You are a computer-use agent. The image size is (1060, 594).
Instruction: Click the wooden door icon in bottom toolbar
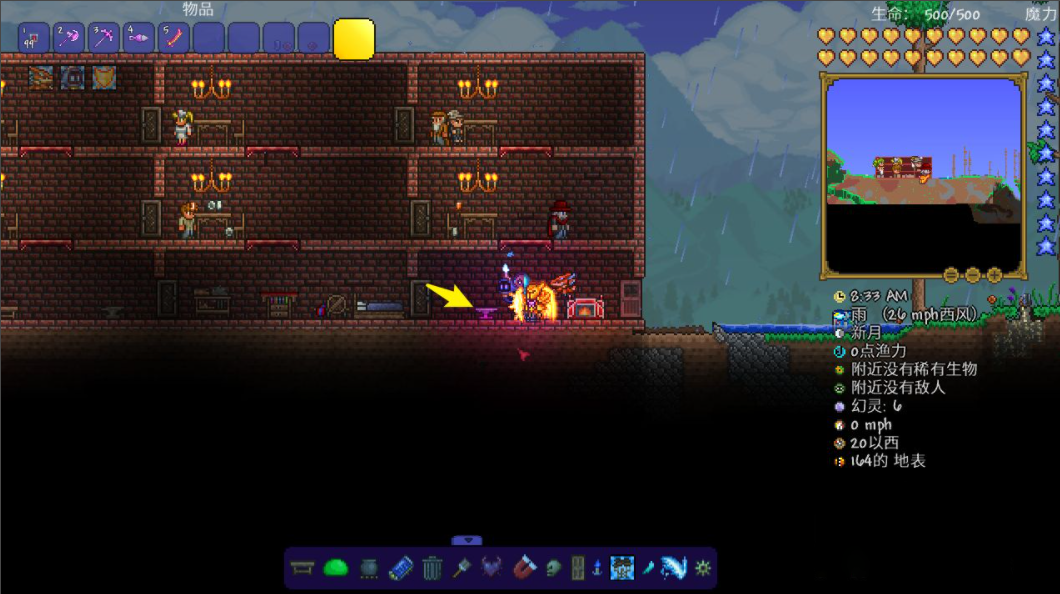point(577,568)
